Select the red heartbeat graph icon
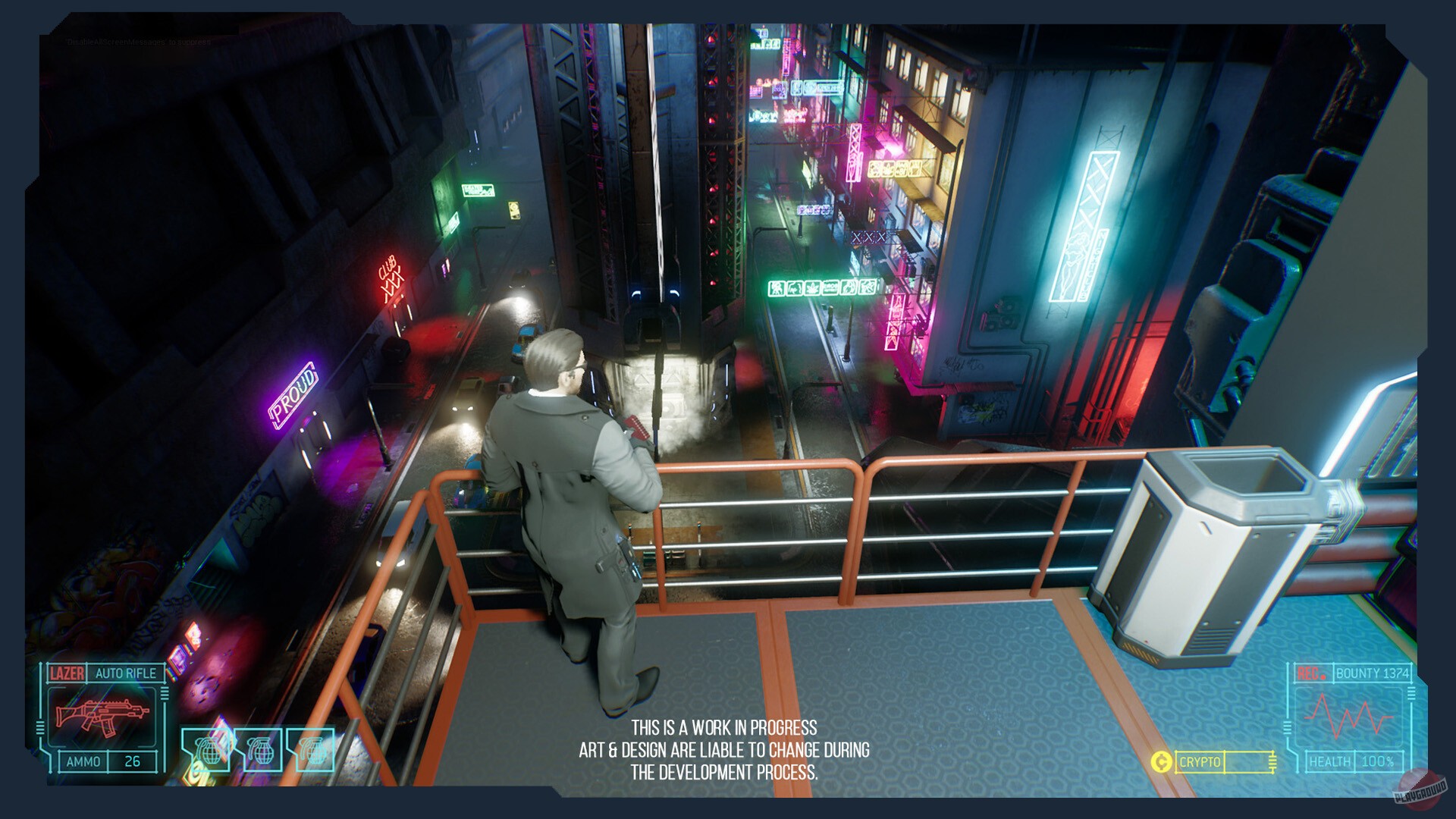The image size is (1456, 819). (x=1348, y=717)
